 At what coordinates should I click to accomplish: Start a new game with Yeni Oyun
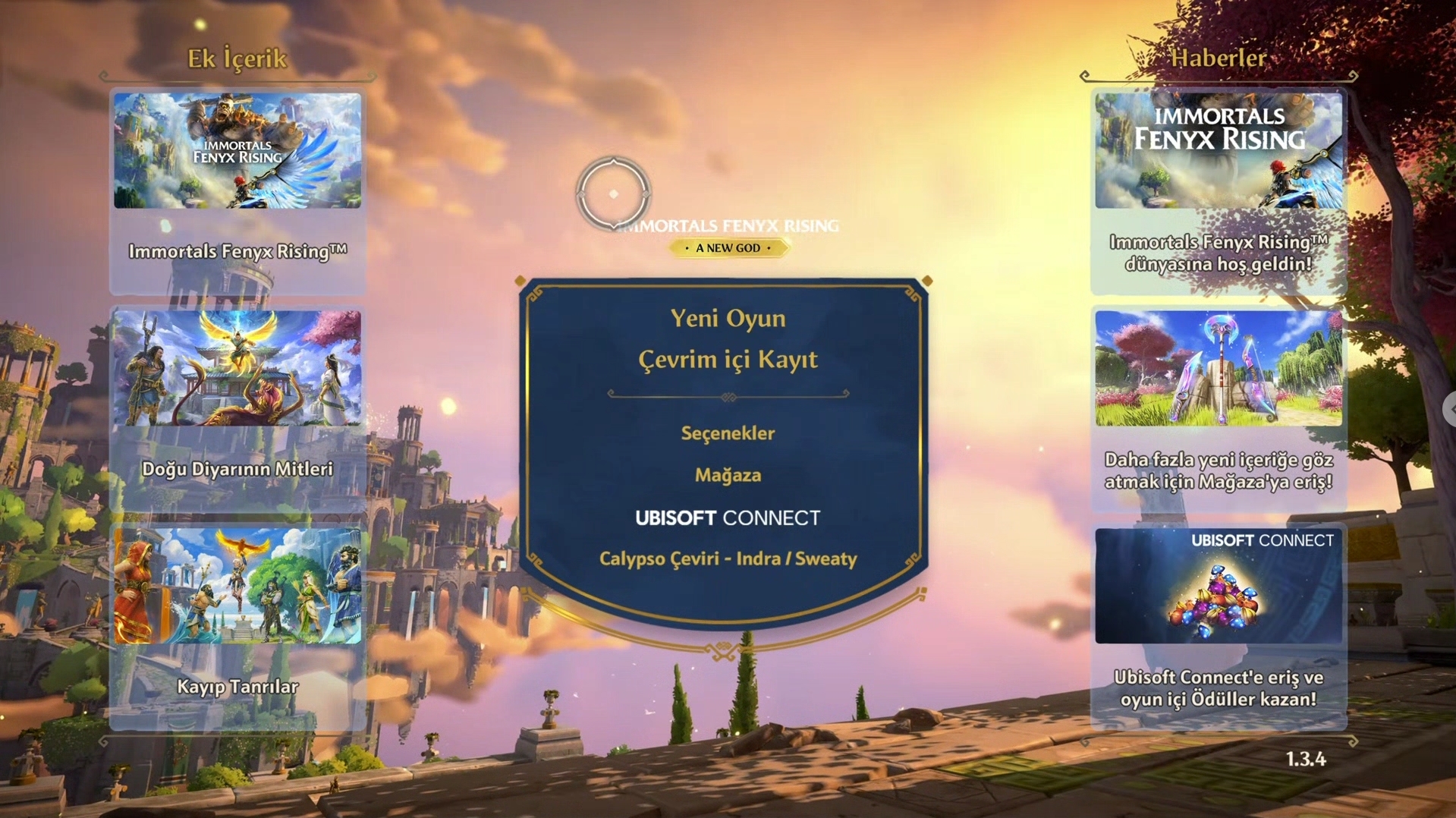[x=728, y=319]
